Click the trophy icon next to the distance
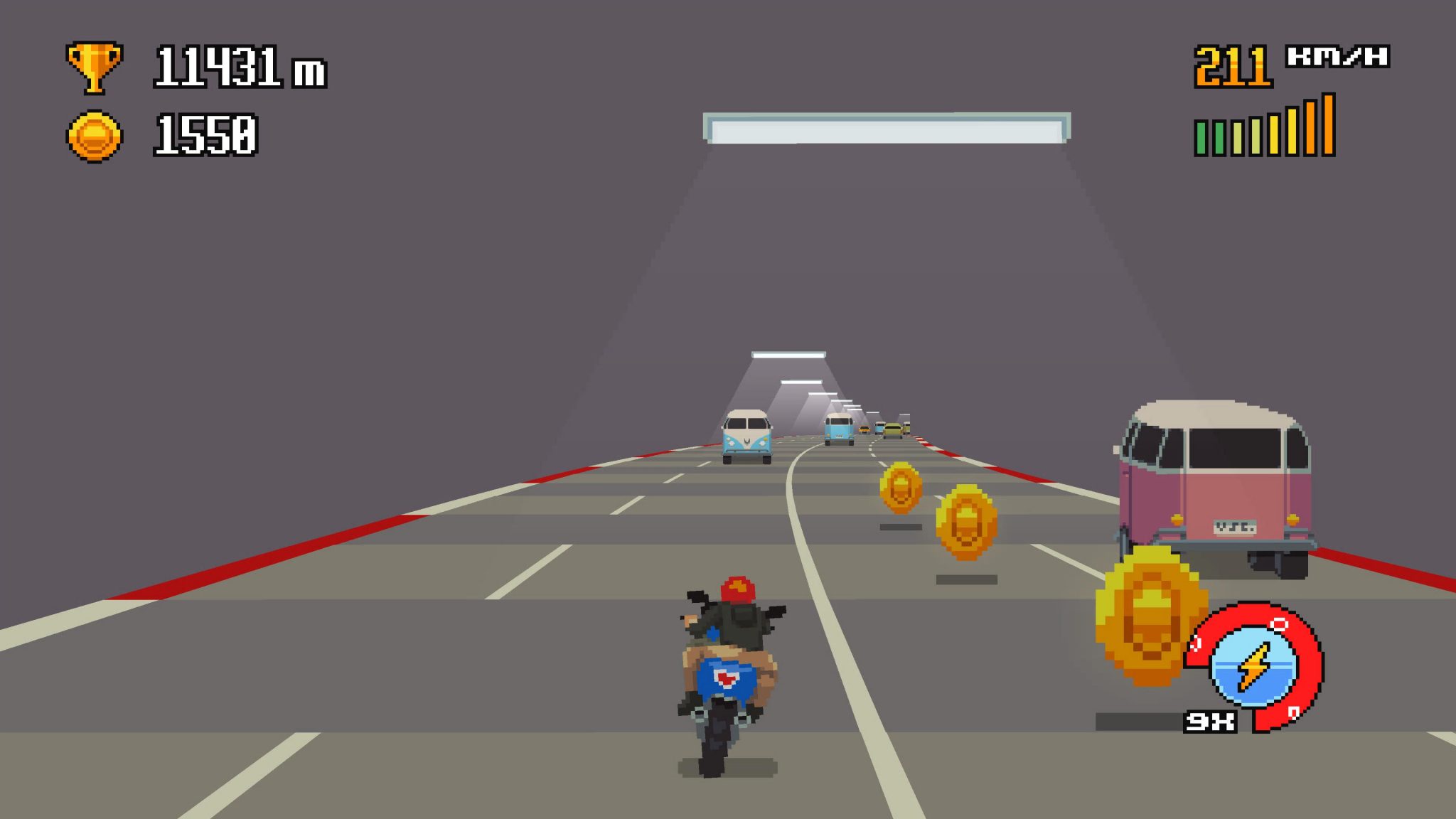The image size is (1456, 819). coord(92,64)
